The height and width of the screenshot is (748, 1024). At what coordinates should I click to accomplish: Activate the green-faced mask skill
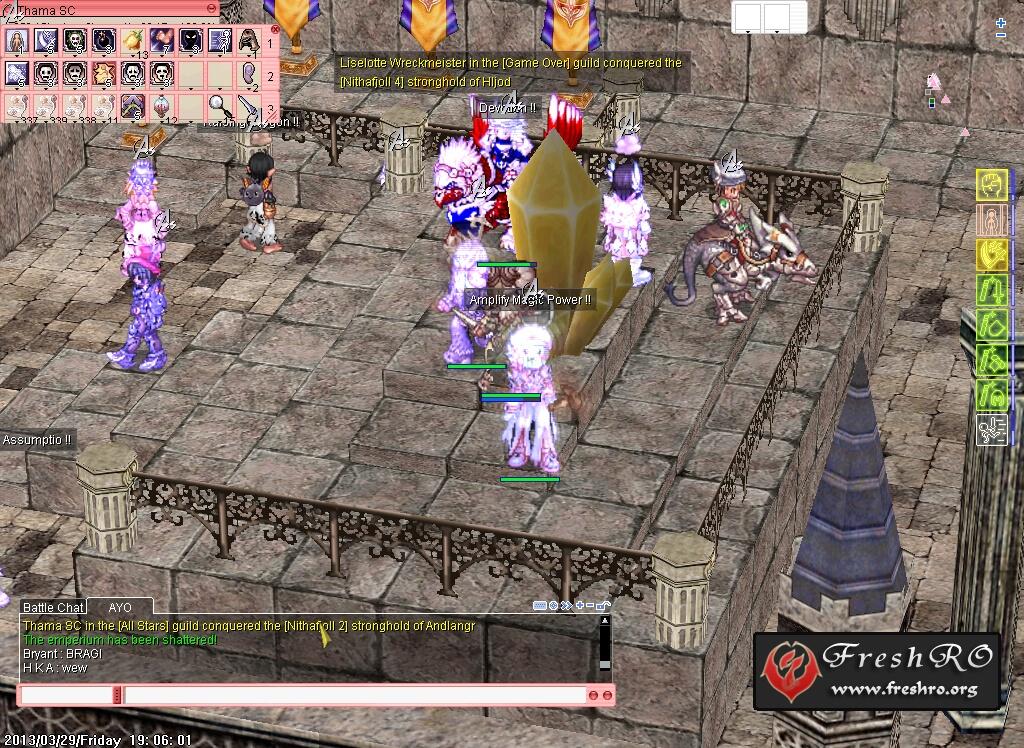(75, 41)
